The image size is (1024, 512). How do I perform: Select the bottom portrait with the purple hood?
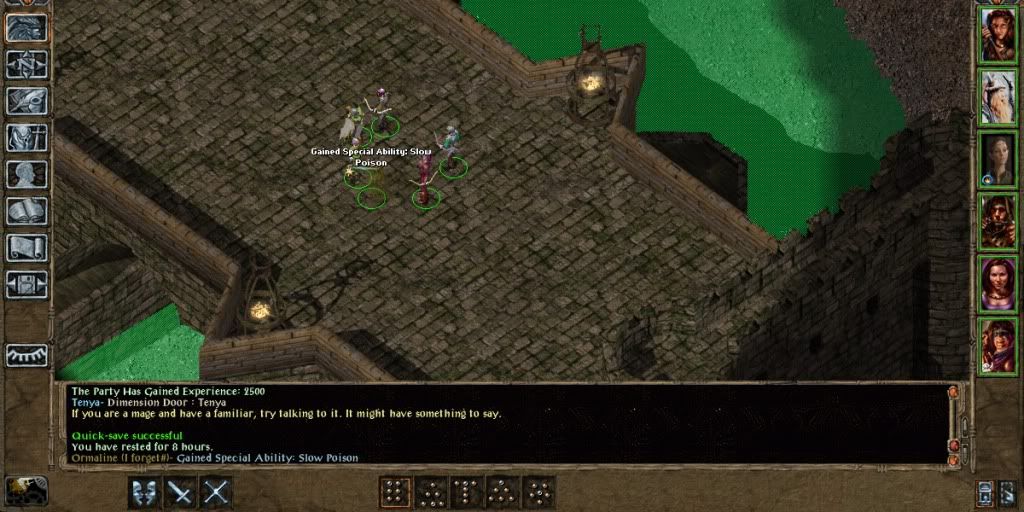(997, 345)
